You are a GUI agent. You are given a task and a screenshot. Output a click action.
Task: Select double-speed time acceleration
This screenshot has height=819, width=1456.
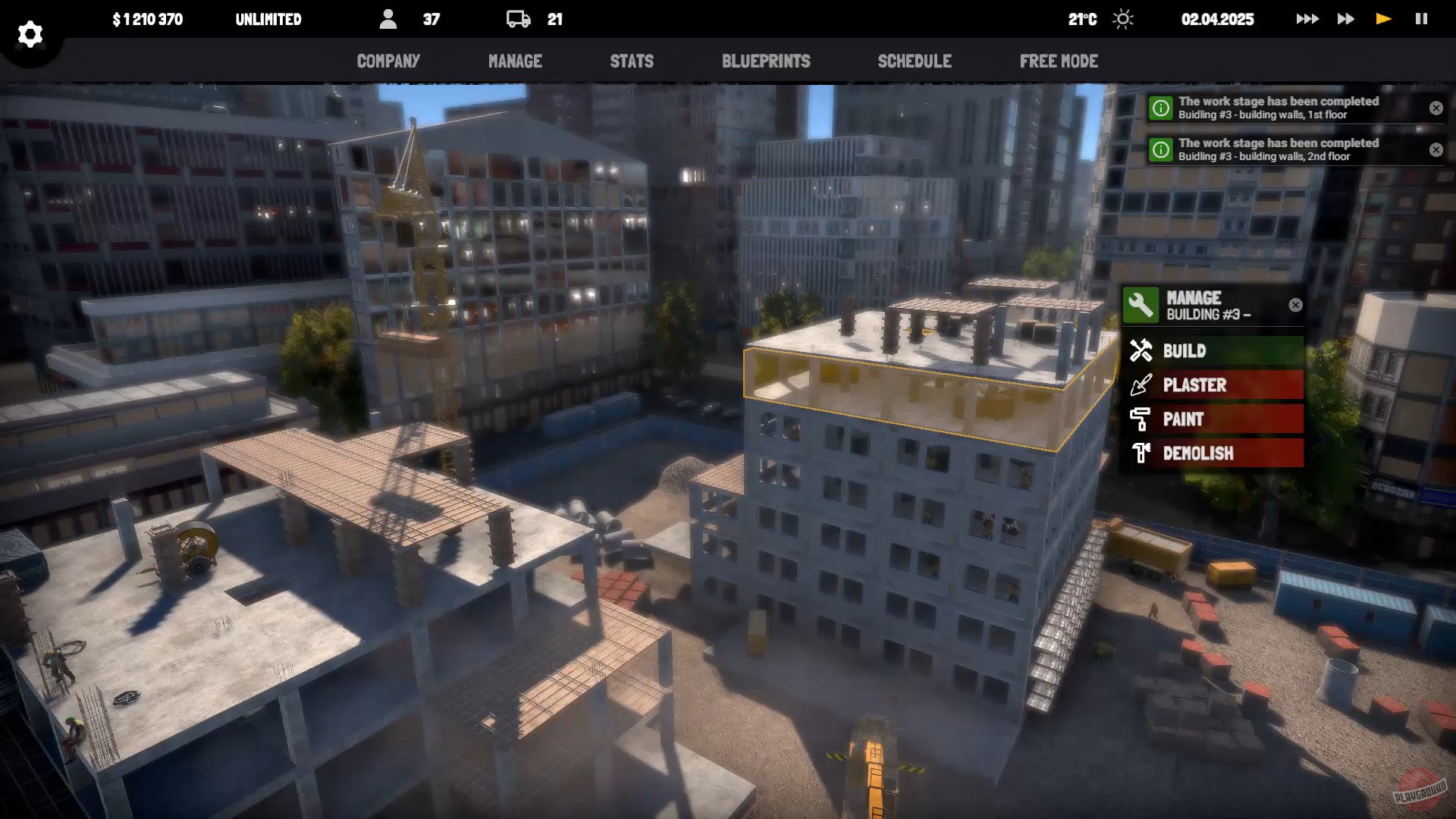tap(1345, 18)
